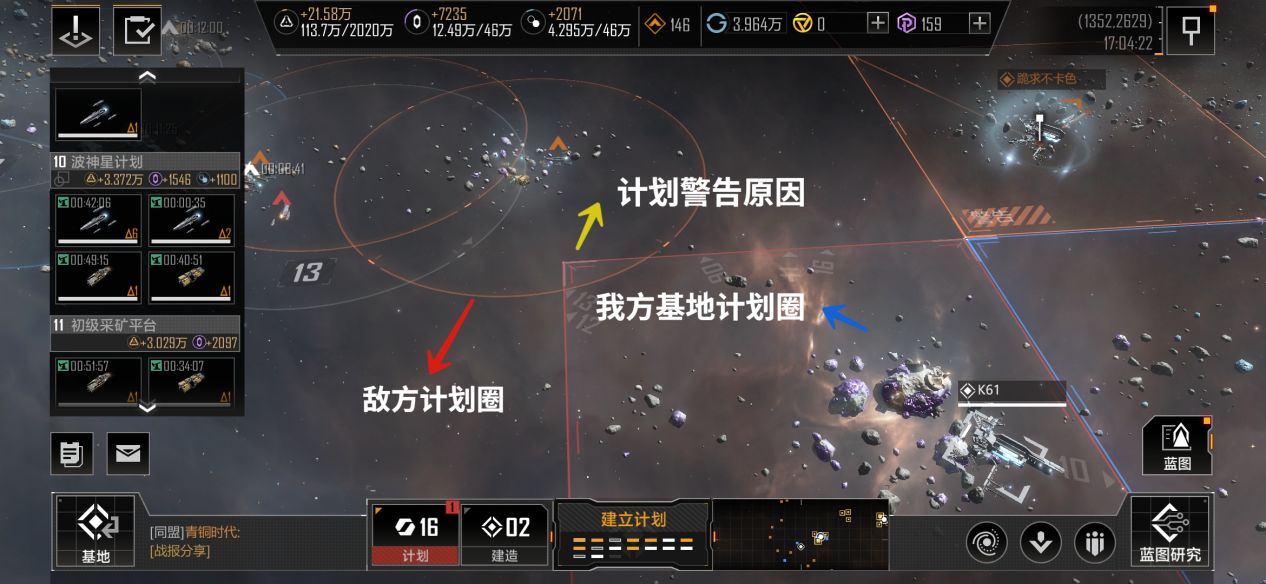Open the 蓝图 blueprint button

tap(1177, 446)
